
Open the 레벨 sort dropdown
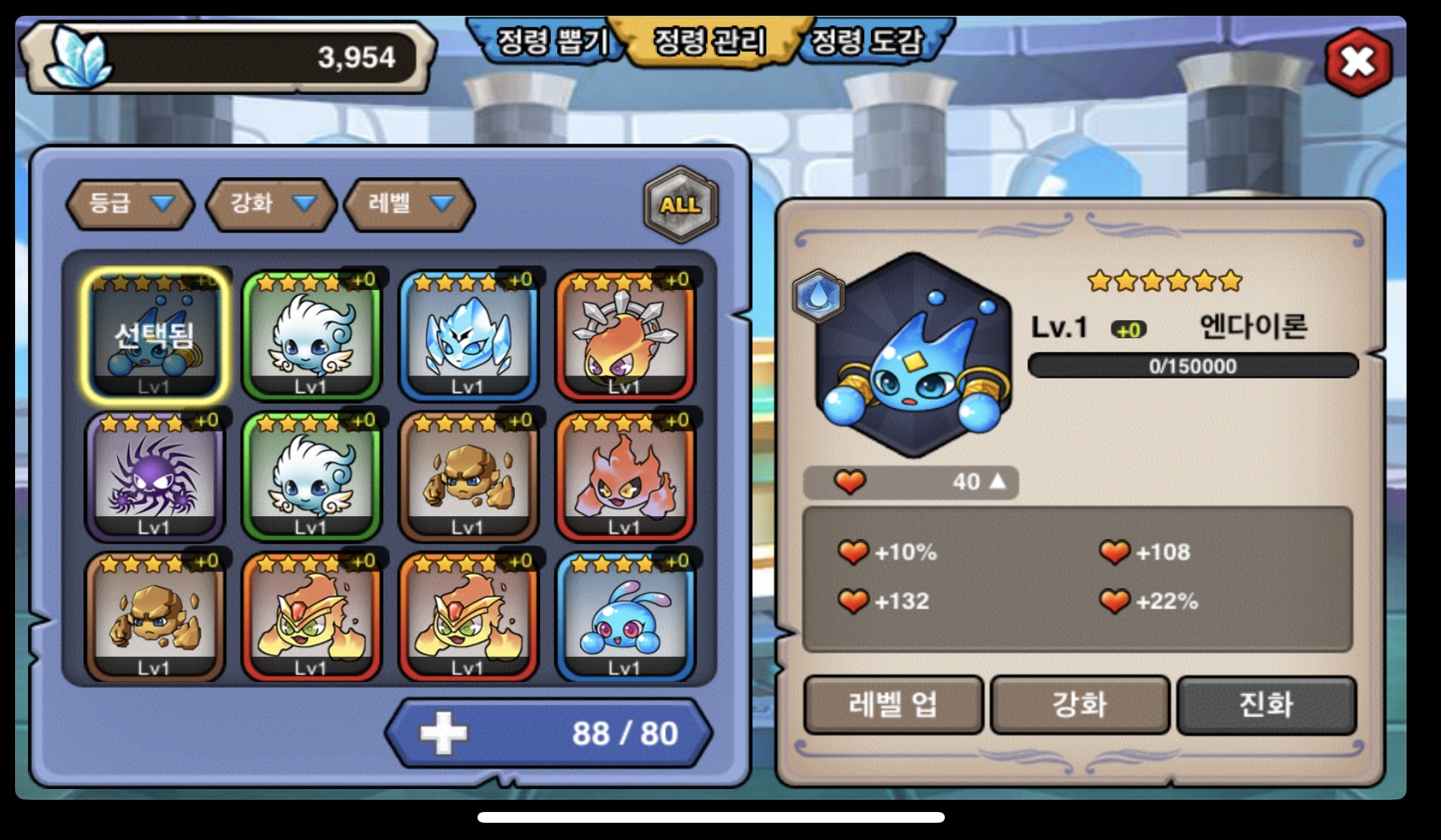410,204
